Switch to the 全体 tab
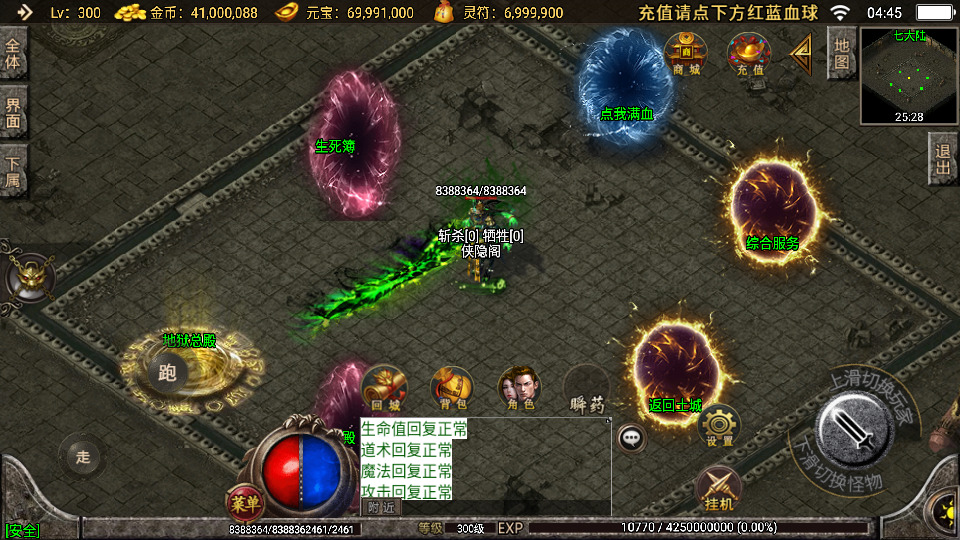Viewport: 960px width, 540px height. (x=14, y=53)
